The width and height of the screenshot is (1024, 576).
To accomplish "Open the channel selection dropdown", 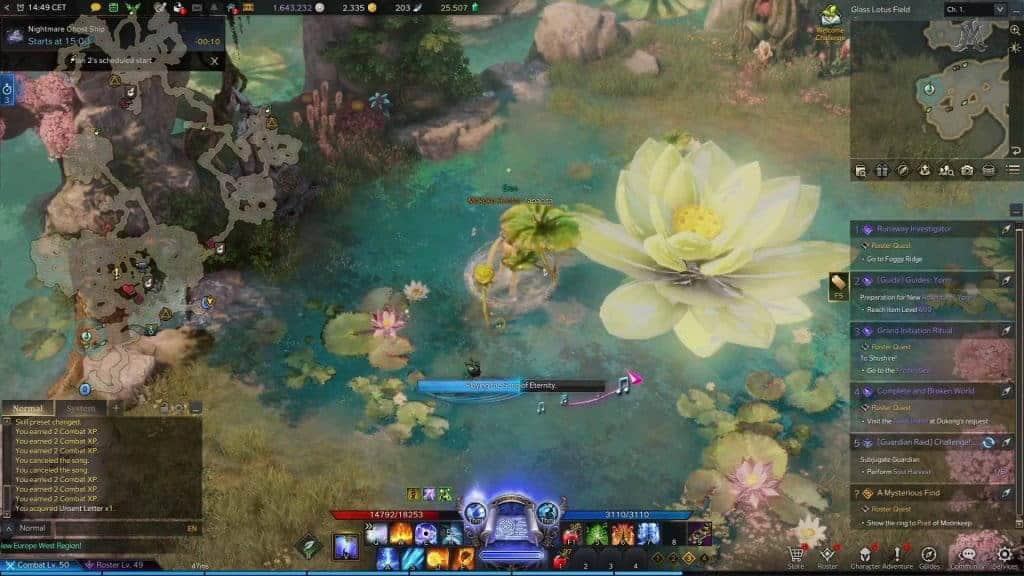I will [975, 9].
